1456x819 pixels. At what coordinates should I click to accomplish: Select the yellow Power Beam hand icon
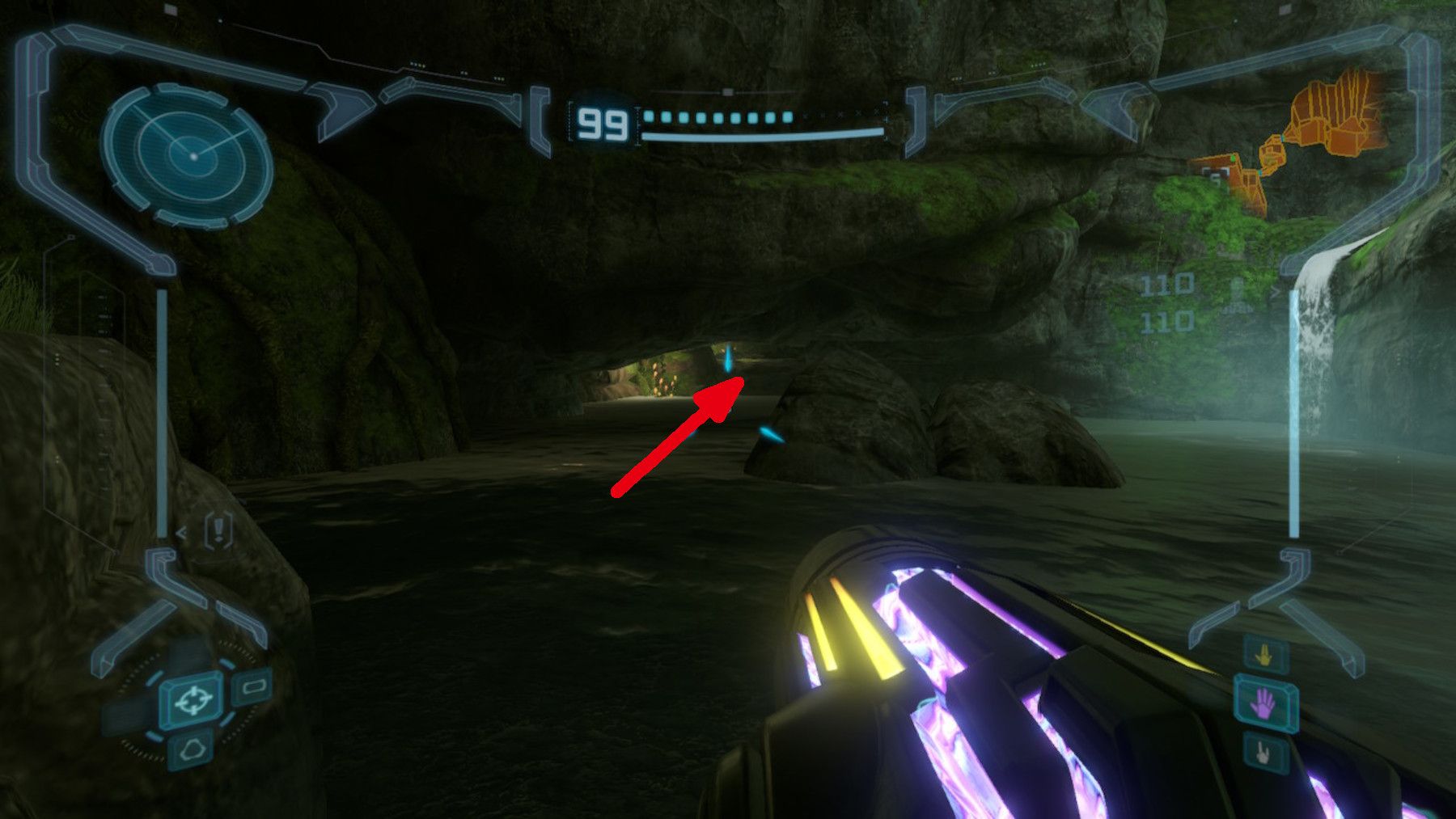pyautogui.click(x=1264, y=653)
